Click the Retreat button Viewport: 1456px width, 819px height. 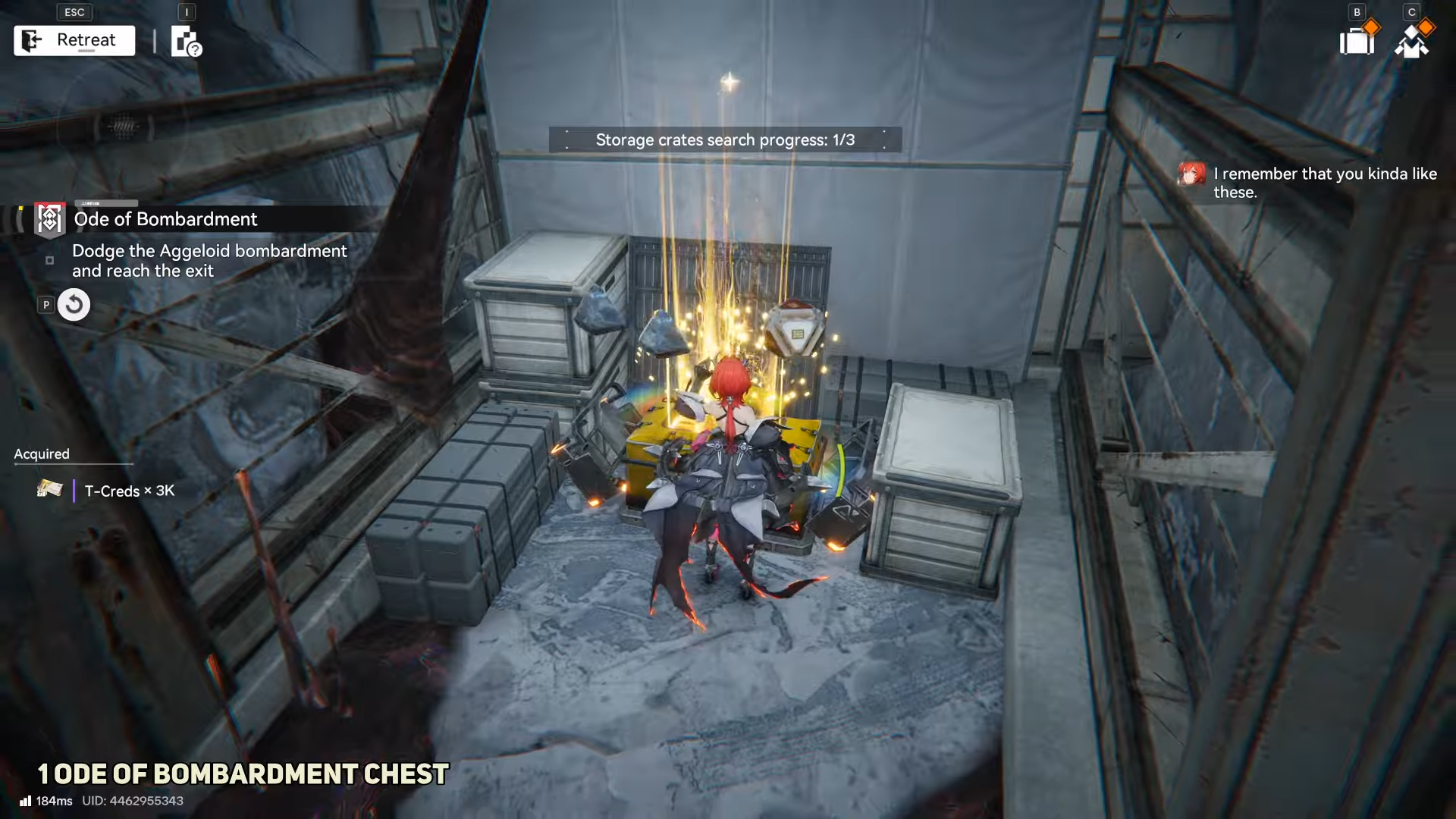[74, 40]
